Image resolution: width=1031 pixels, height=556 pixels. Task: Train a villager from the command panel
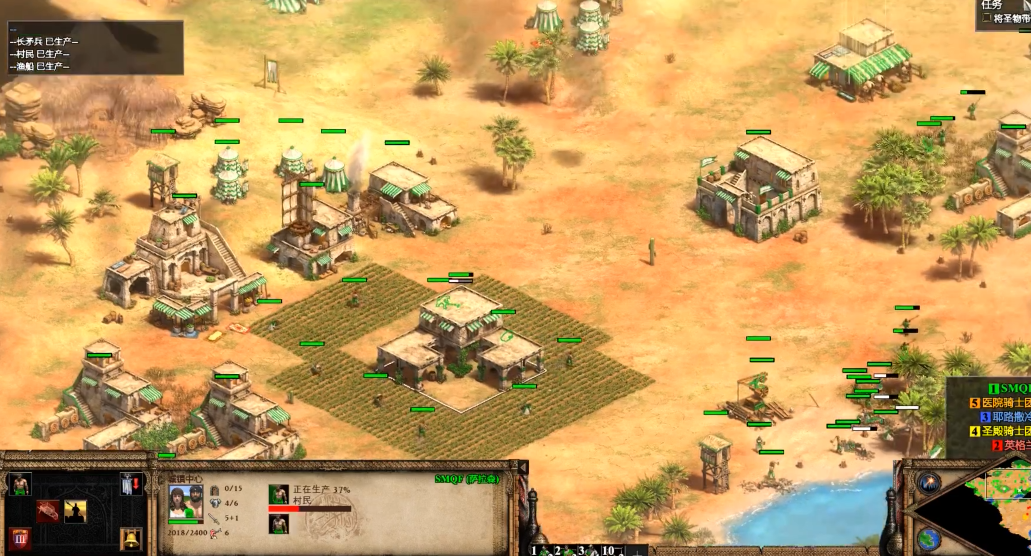tap(19, 485)
